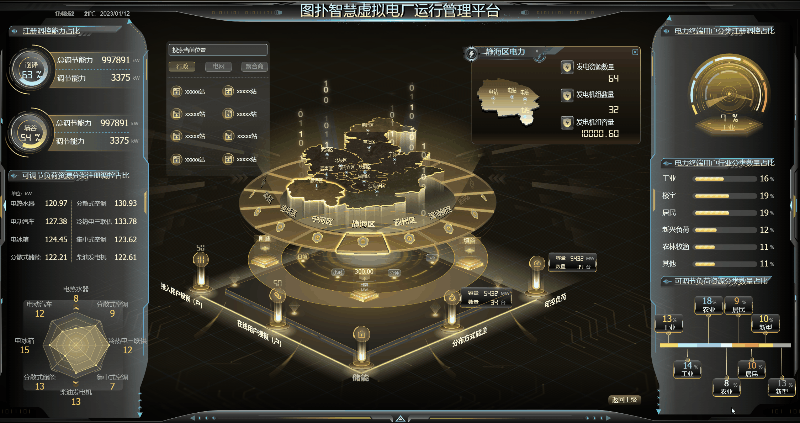Select the 储能 pillar marker
This screenshot has height=423, width=800.
[x=359, y=347]
